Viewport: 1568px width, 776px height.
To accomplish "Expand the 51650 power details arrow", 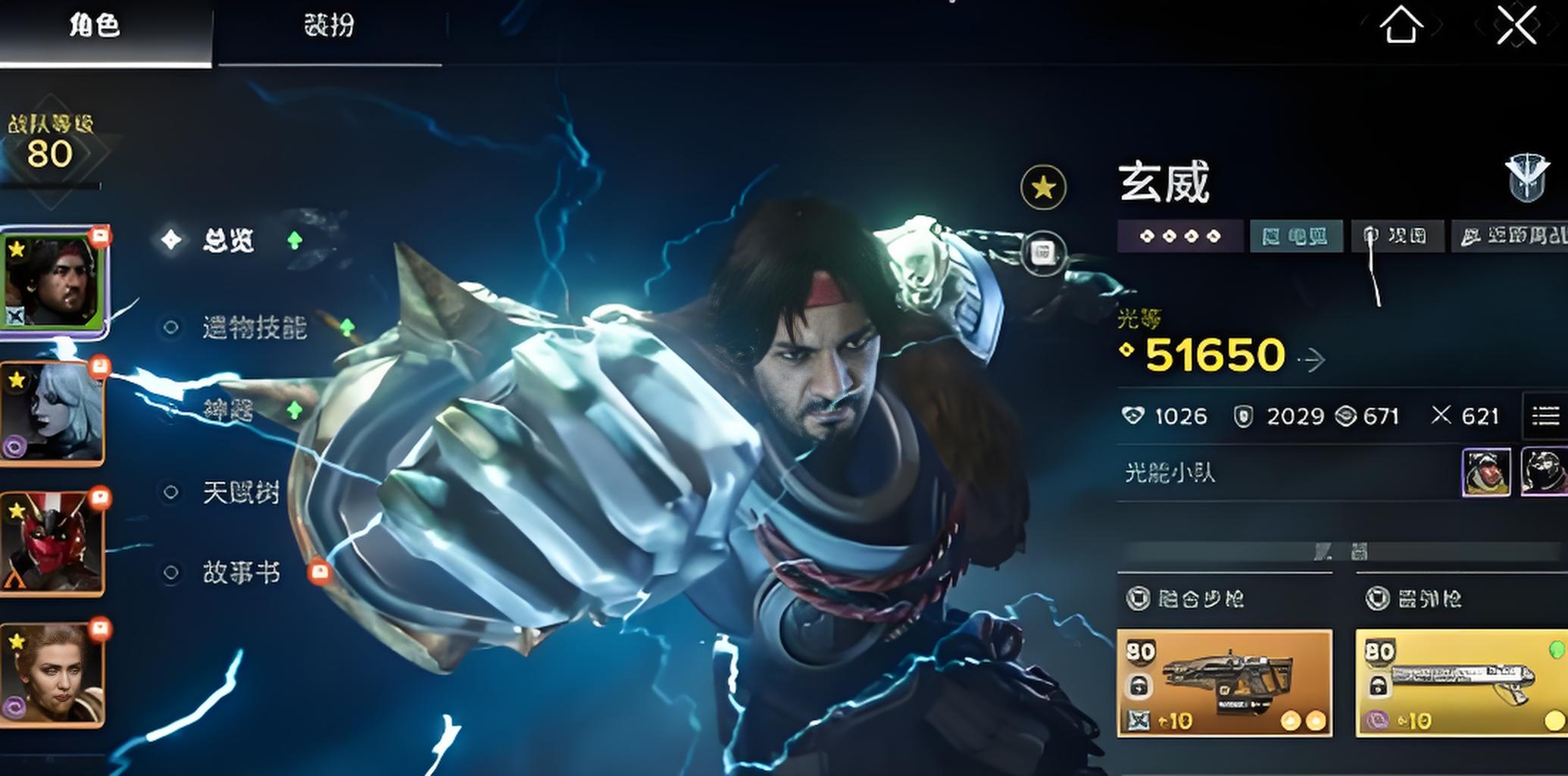I will pyautogui.click(x=1313, y=359).
